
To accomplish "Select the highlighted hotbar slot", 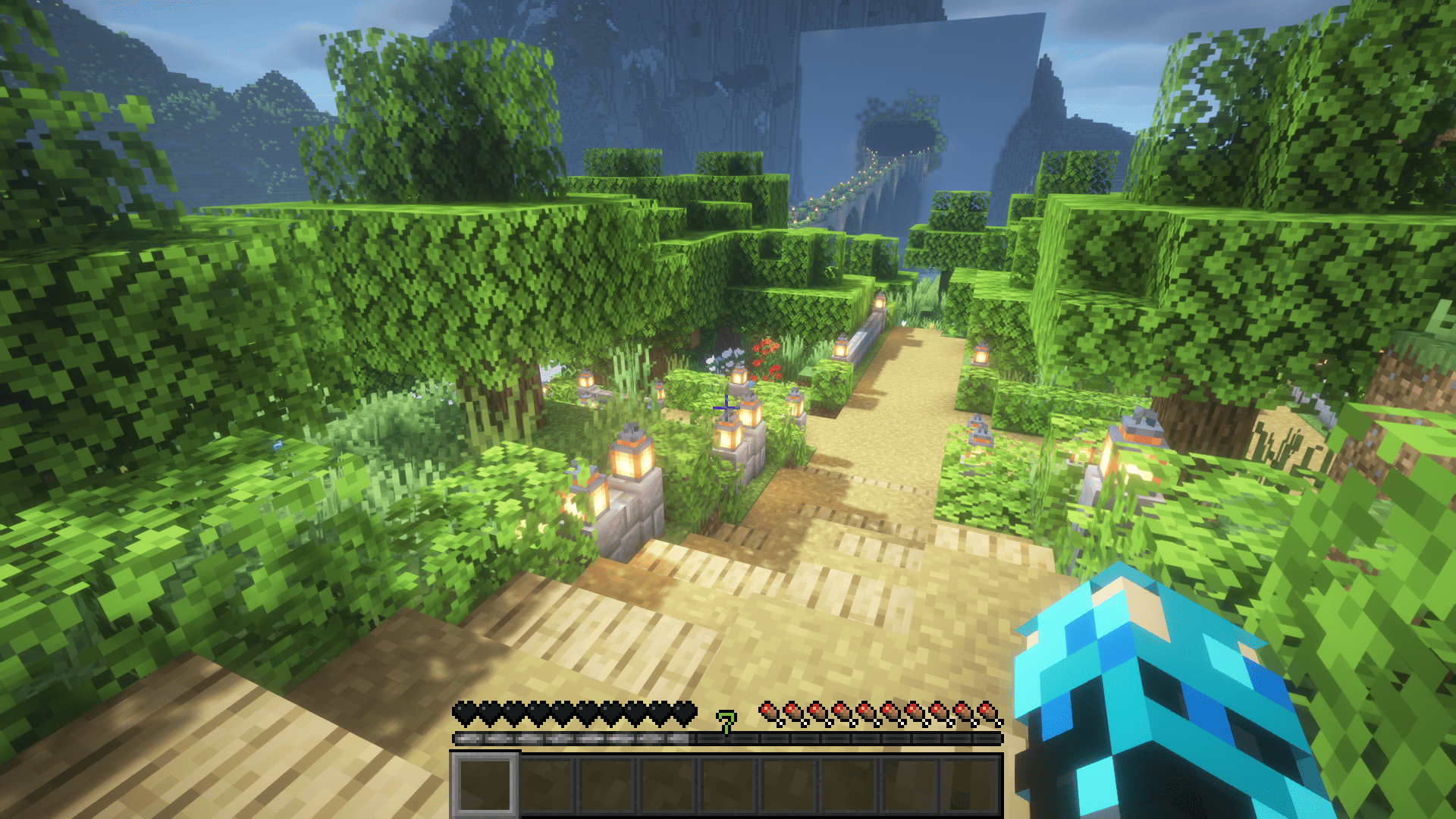I will click(x=485, y=785).
